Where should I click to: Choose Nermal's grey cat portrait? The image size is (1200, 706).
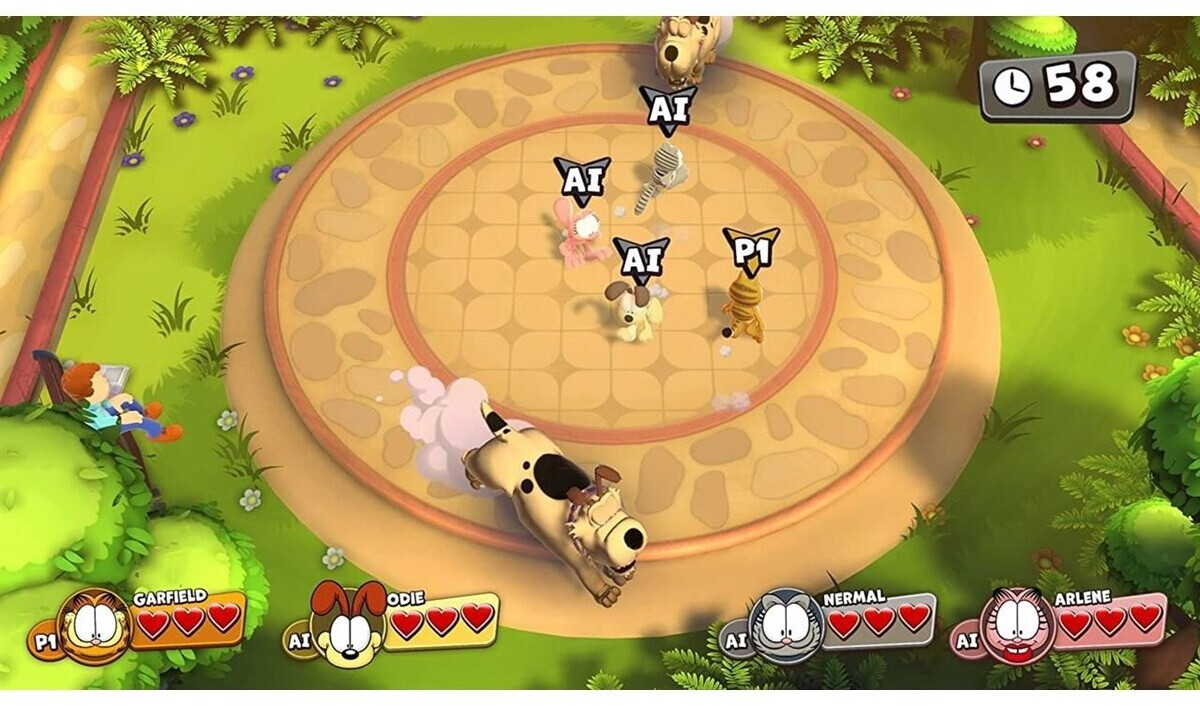click(787, 626)
